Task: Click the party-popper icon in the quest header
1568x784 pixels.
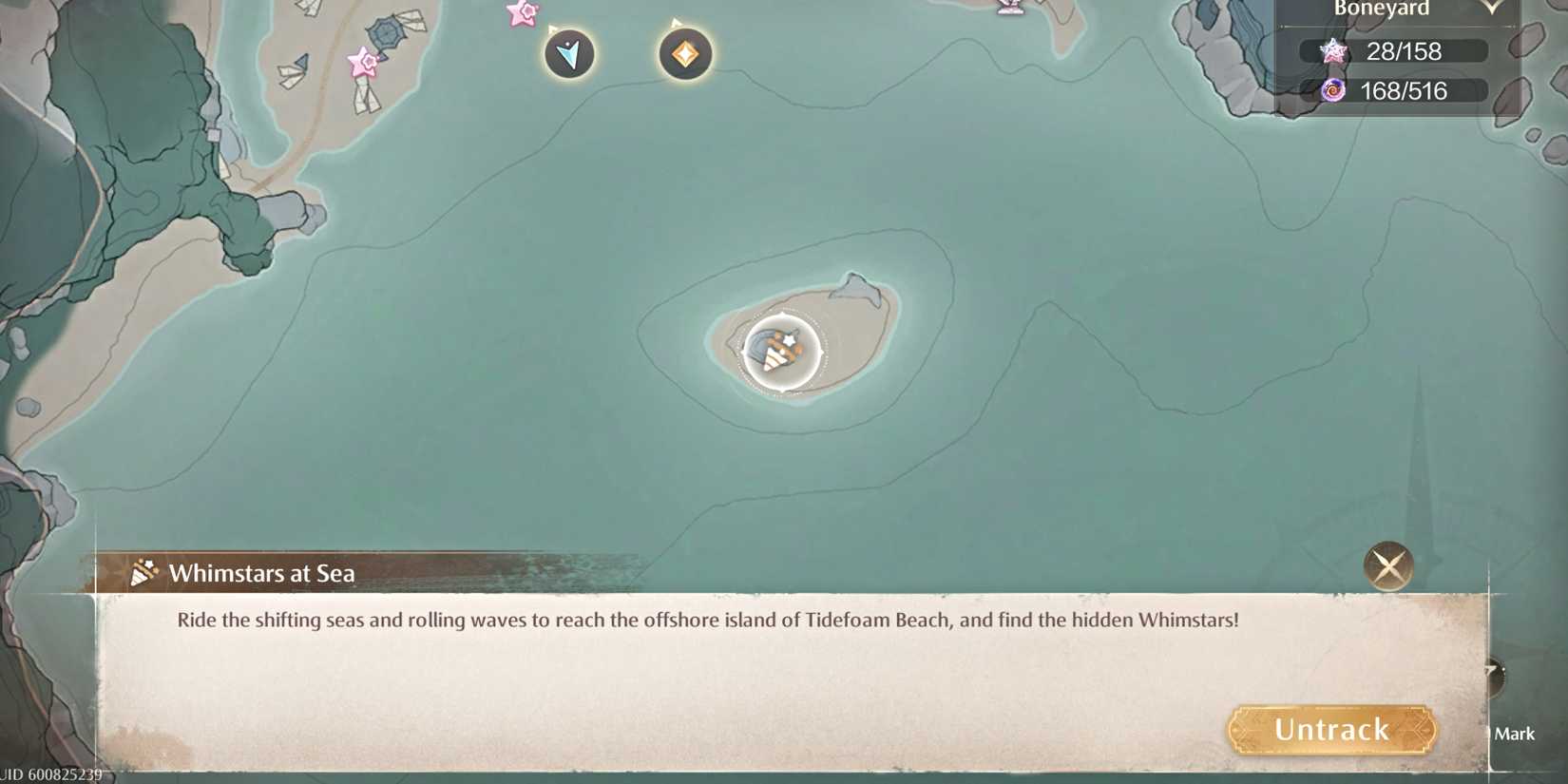Action: 143,572
